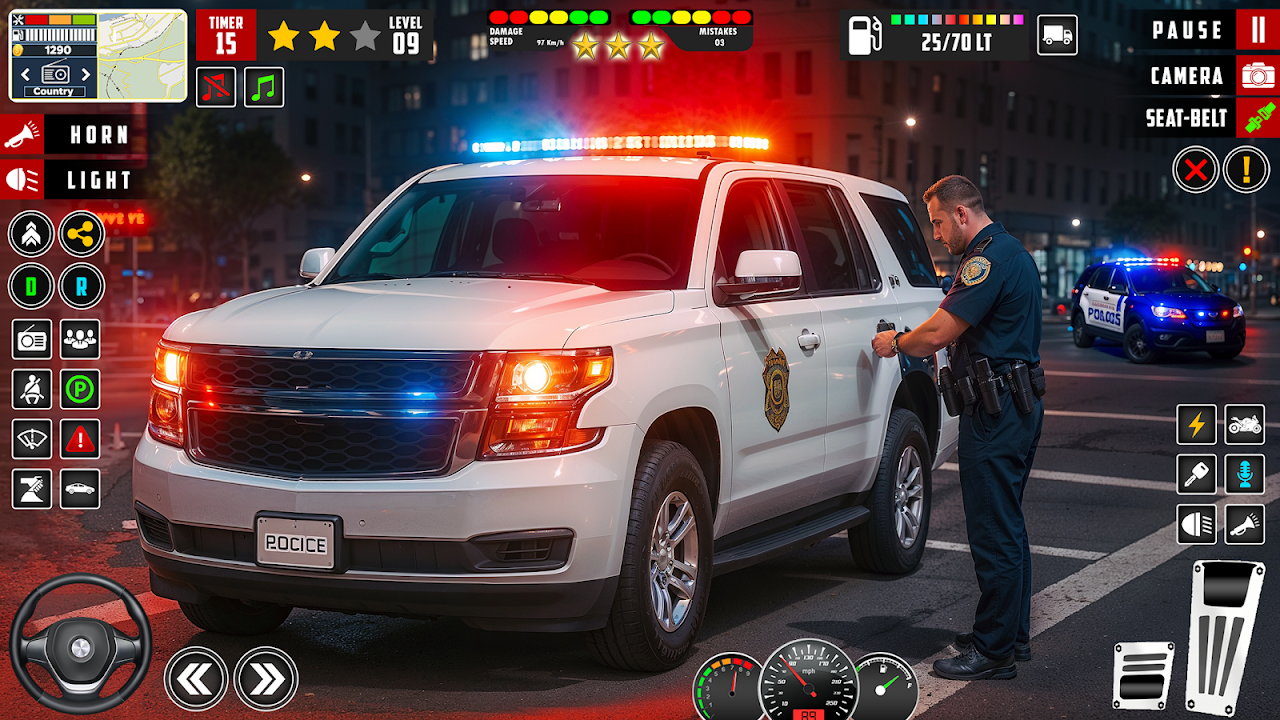
Task: Shift into Reverse with the blue R button
Action: [x=81, y=286]
